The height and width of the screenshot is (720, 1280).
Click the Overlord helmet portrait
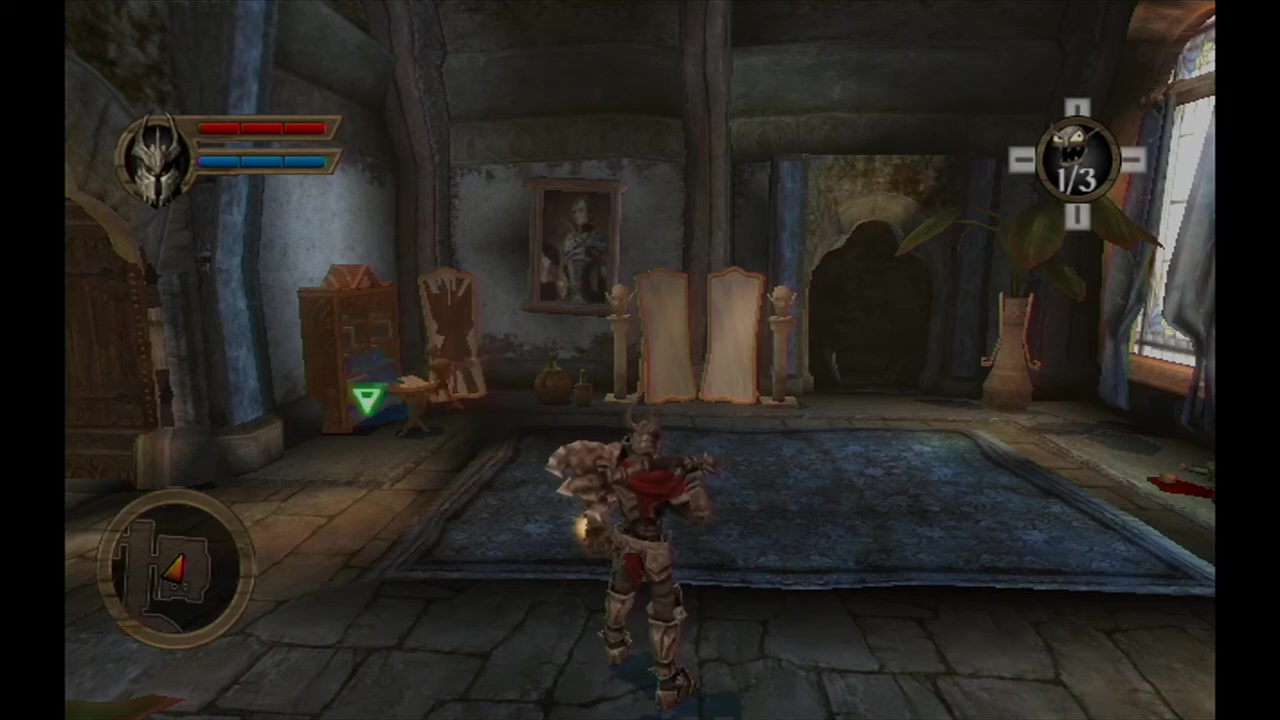156,158
